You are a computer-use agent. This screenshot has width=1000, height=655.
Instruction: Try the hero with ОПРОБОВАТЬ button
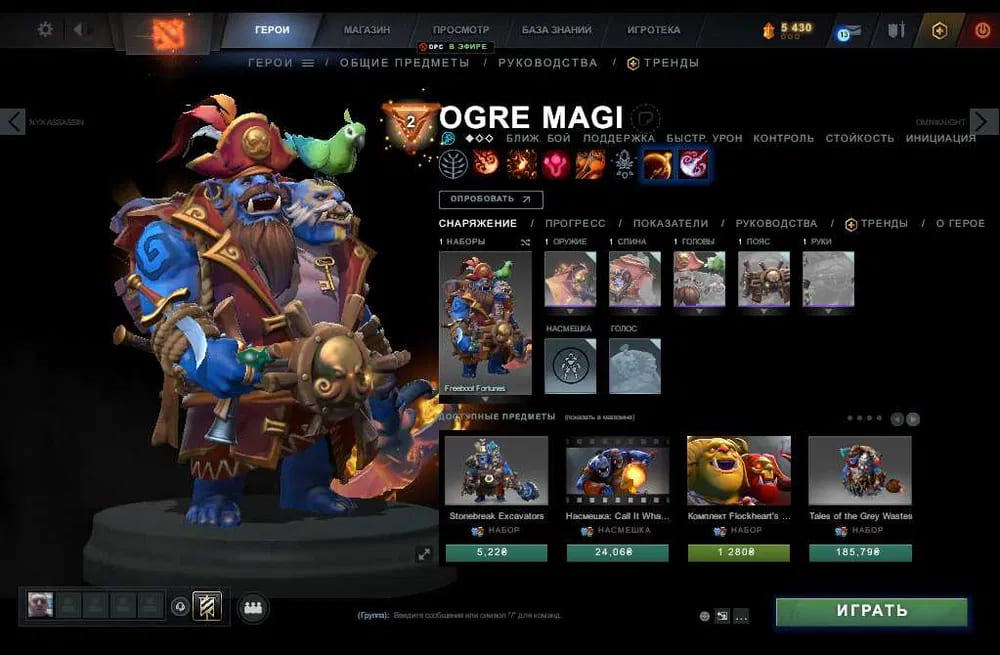click(490, 200)
